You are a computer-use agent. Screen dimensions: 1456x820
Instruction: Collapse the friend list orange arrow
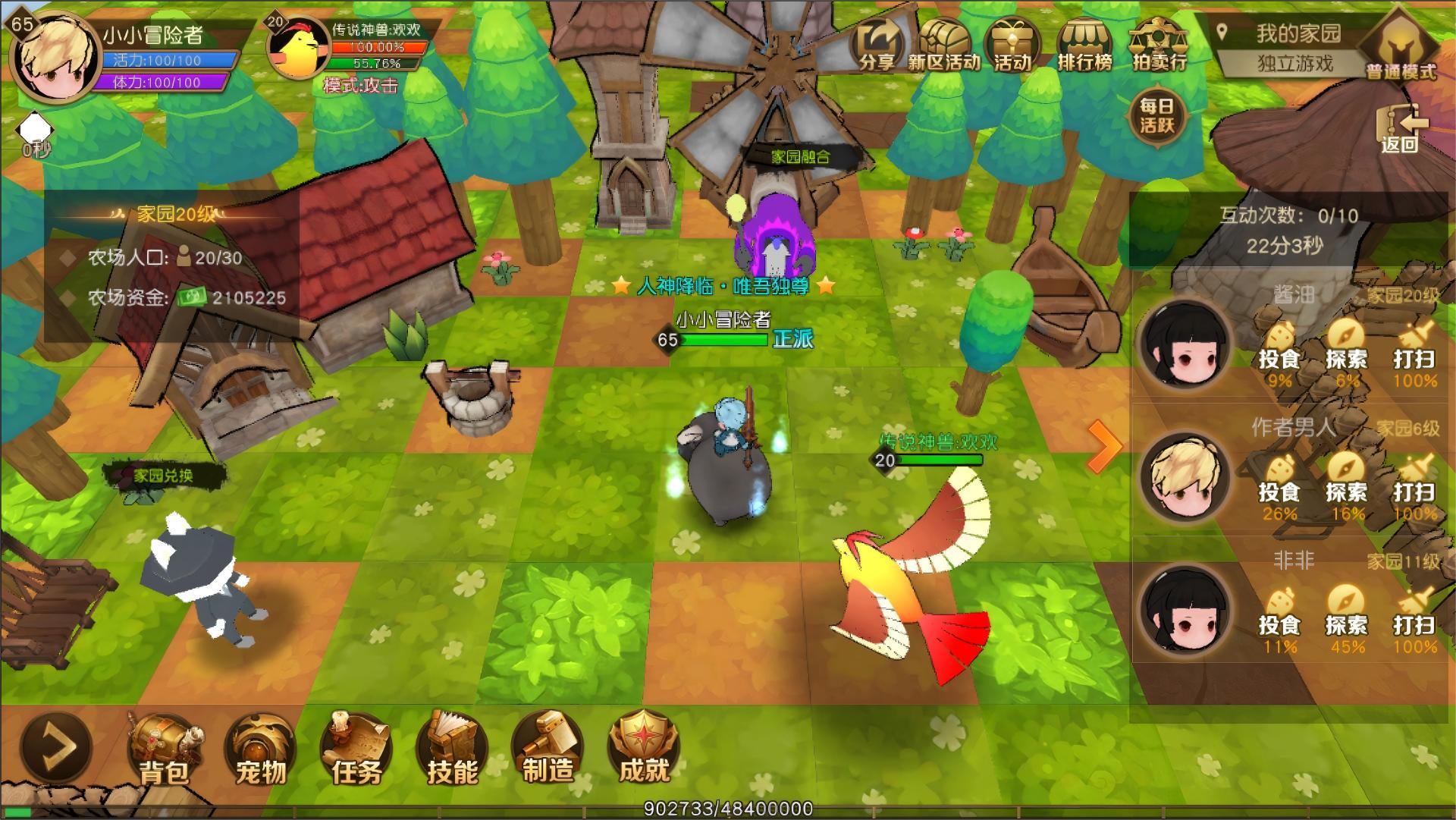(1103, 447)
